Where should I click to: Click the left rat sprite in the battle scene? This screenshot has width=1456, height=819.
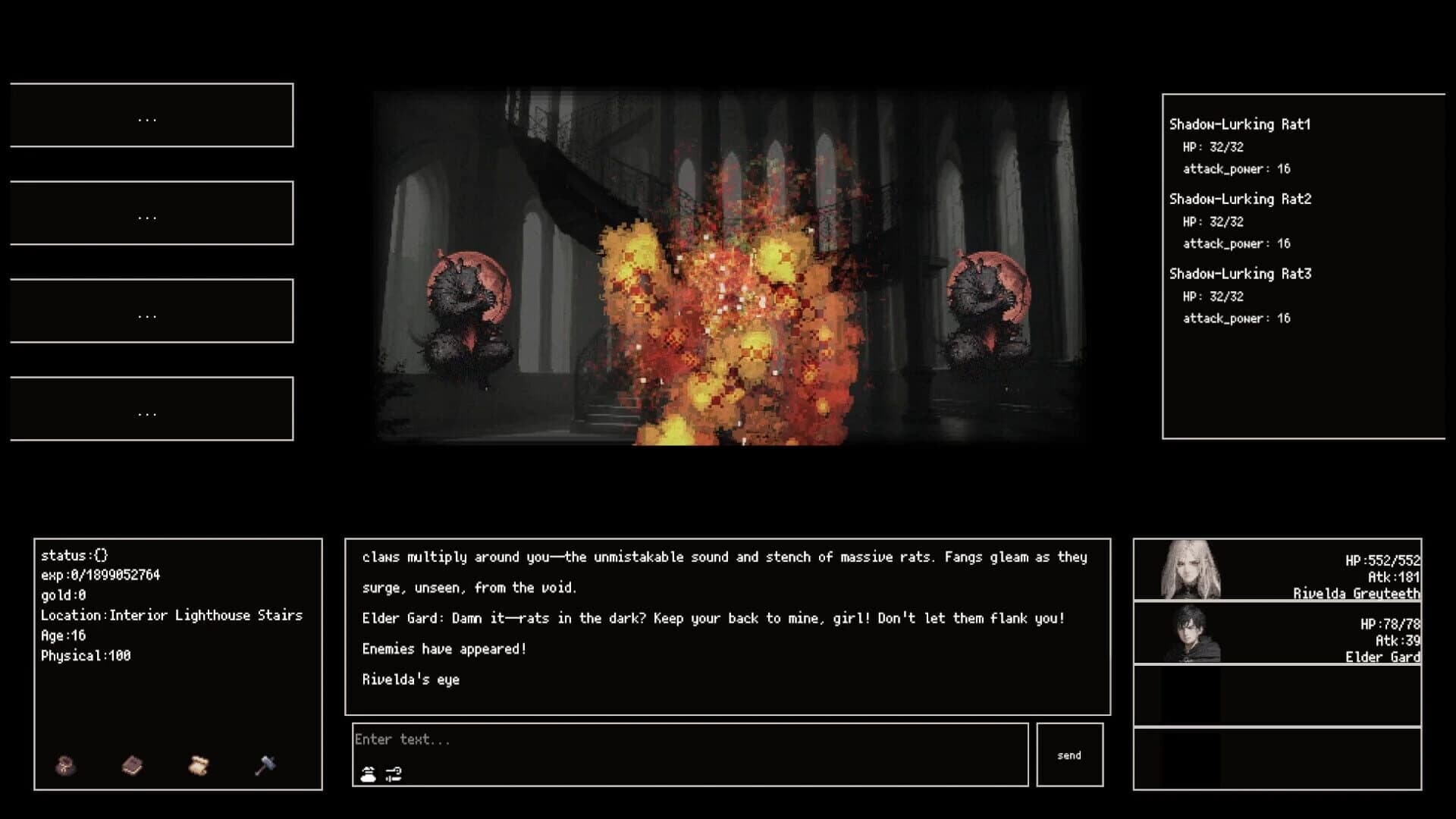[466, 303]
